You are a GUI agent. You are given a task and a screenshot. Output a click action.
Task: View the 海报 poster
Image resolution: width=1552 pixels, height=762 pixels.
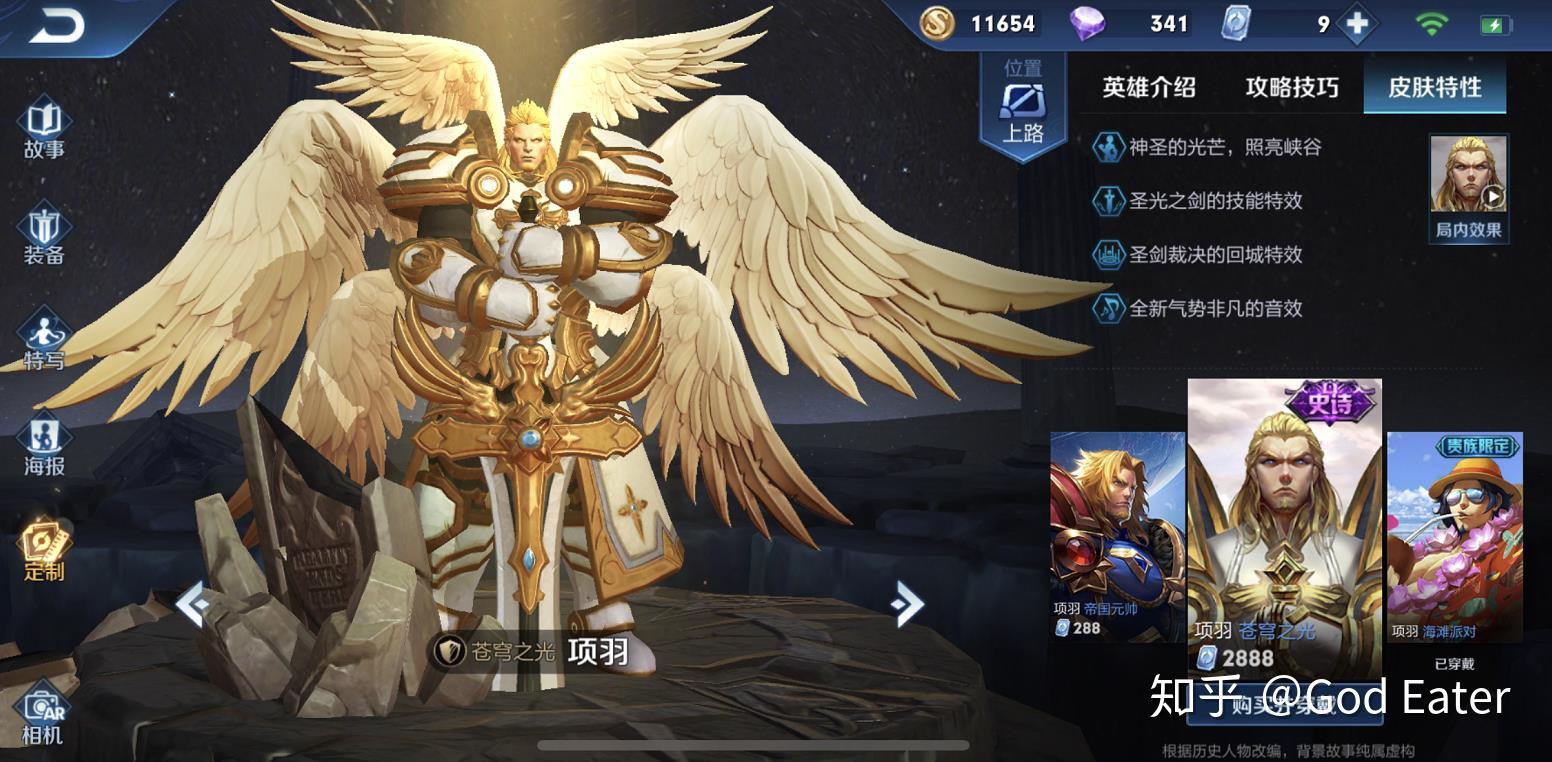[x=44, y=446]
